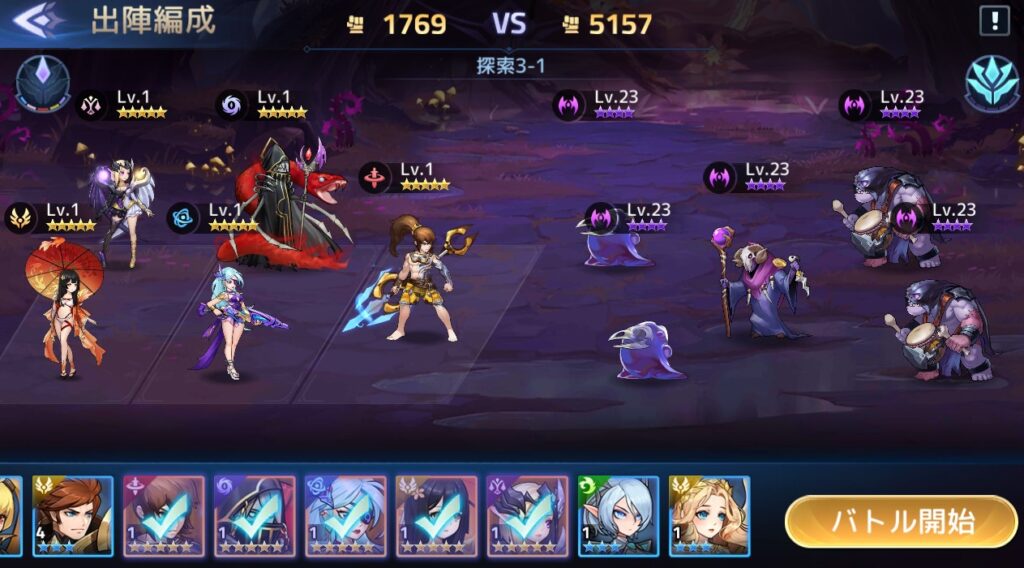Open the enemy team's crystal aura emblem
Viewport: 1024px width, 568px height.
pyautogui.click(x=991, y=83)
